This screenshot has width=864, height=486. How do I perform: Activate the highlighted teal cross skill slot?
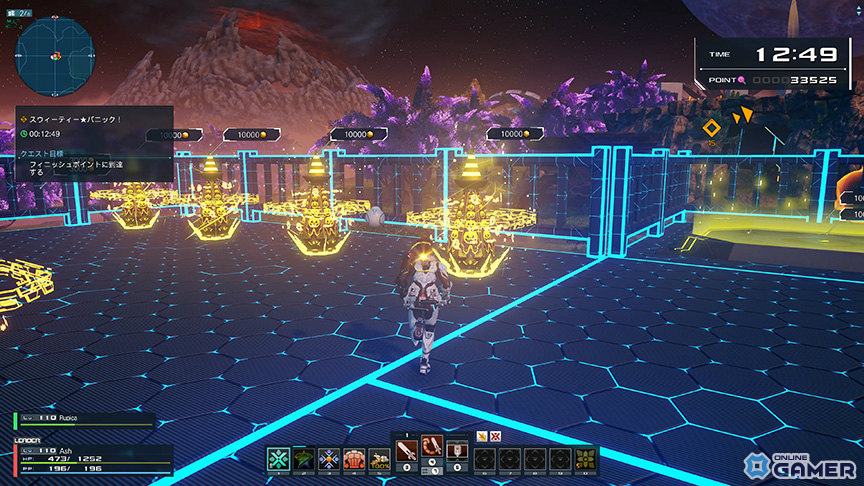[278, 459]
